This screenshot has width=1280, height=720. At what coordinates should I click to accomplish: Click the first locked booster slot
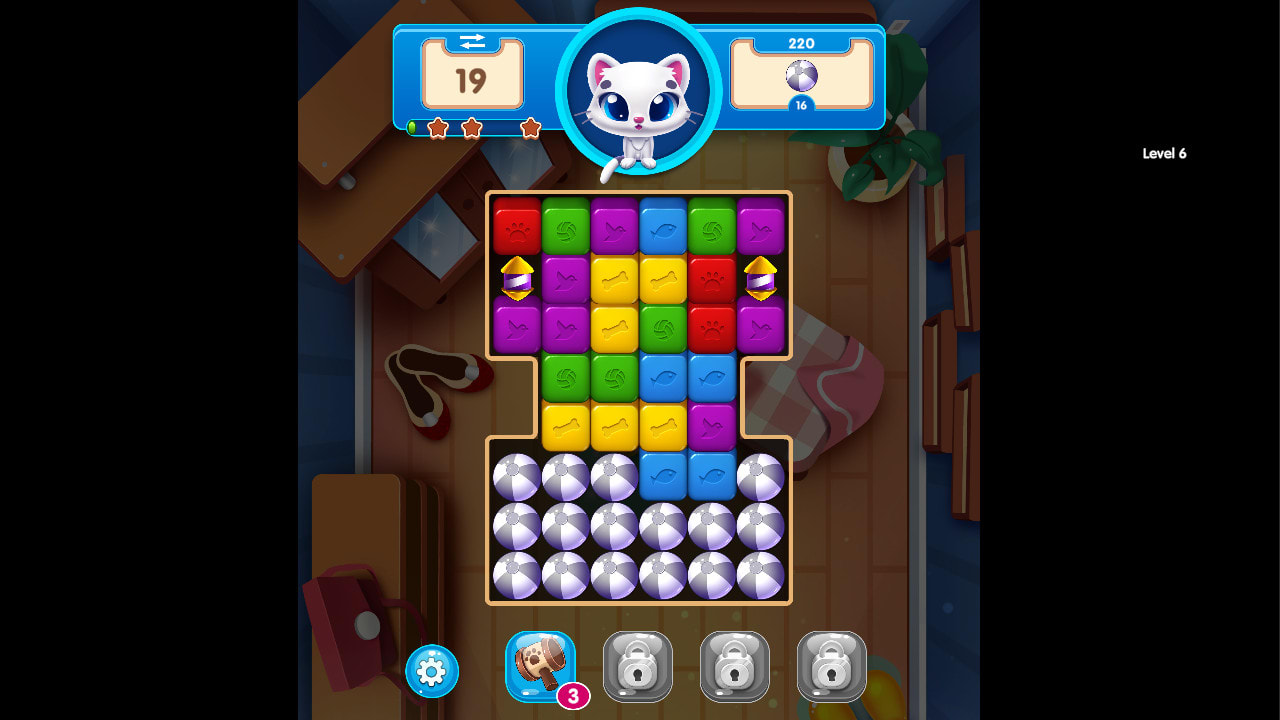pyautogui.click(x=638, y=665)
